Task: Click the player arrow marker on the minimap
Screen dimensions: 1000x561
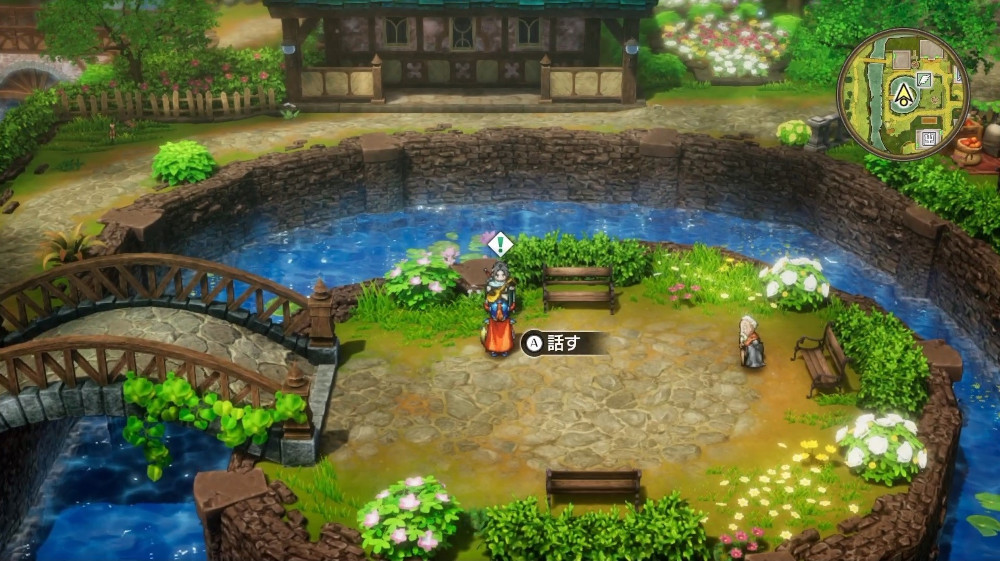Action: pyautogui.click(x=902, y=93)
